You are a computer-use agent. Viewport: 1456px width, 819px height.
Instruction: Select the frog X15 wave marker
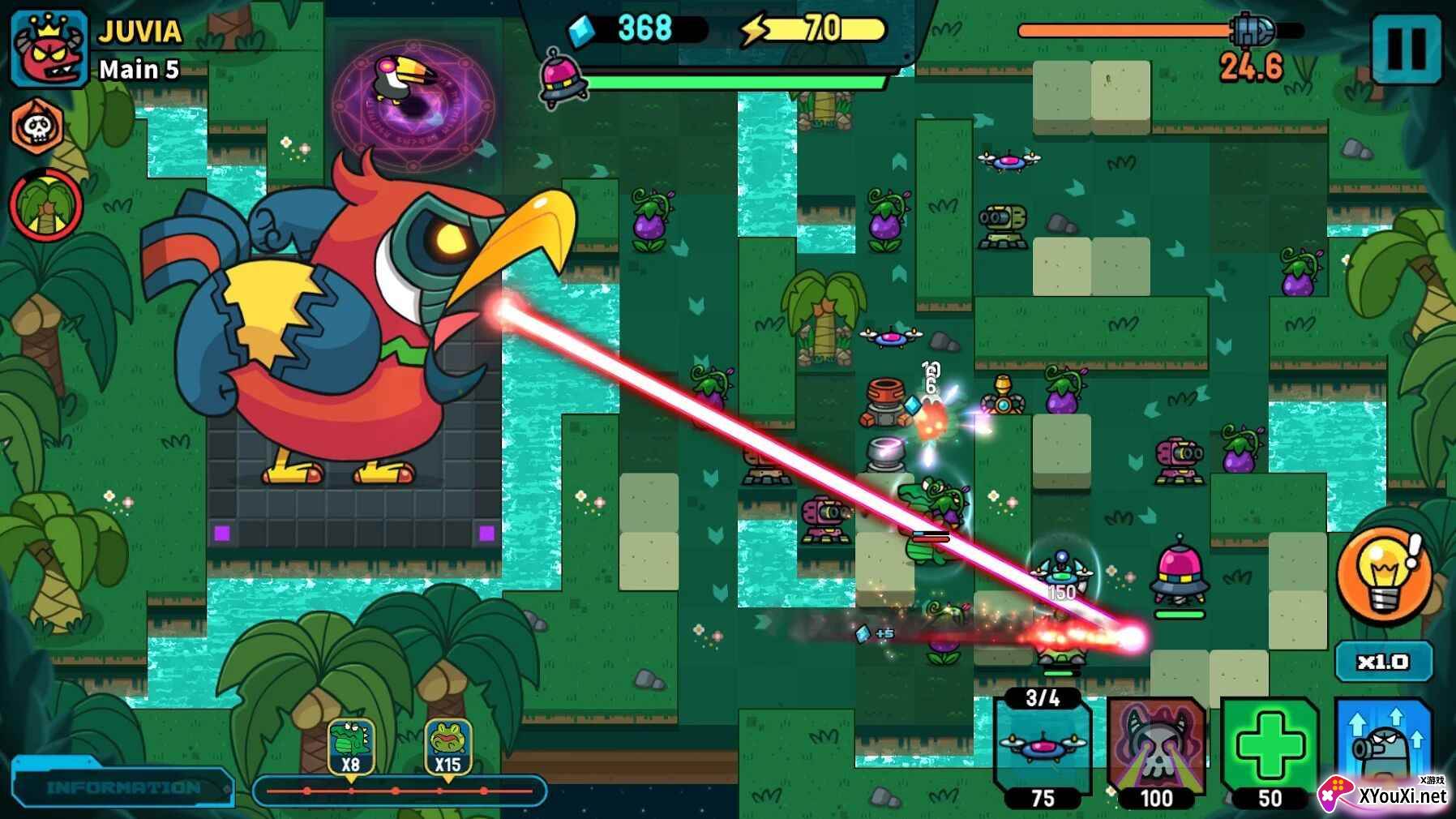coord(448,746)
